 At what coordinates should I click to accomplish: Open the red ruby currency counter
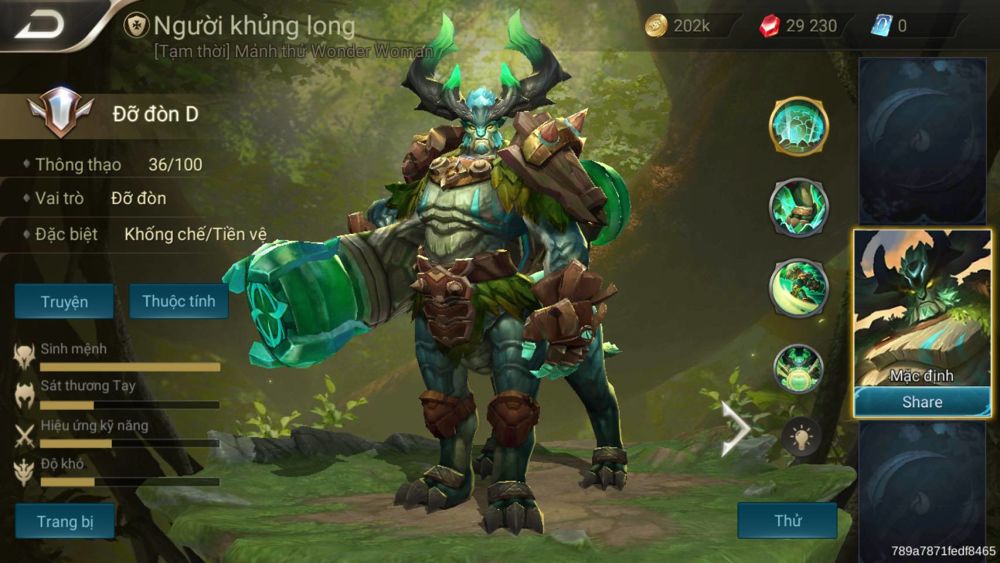click(x=800, y=26)
